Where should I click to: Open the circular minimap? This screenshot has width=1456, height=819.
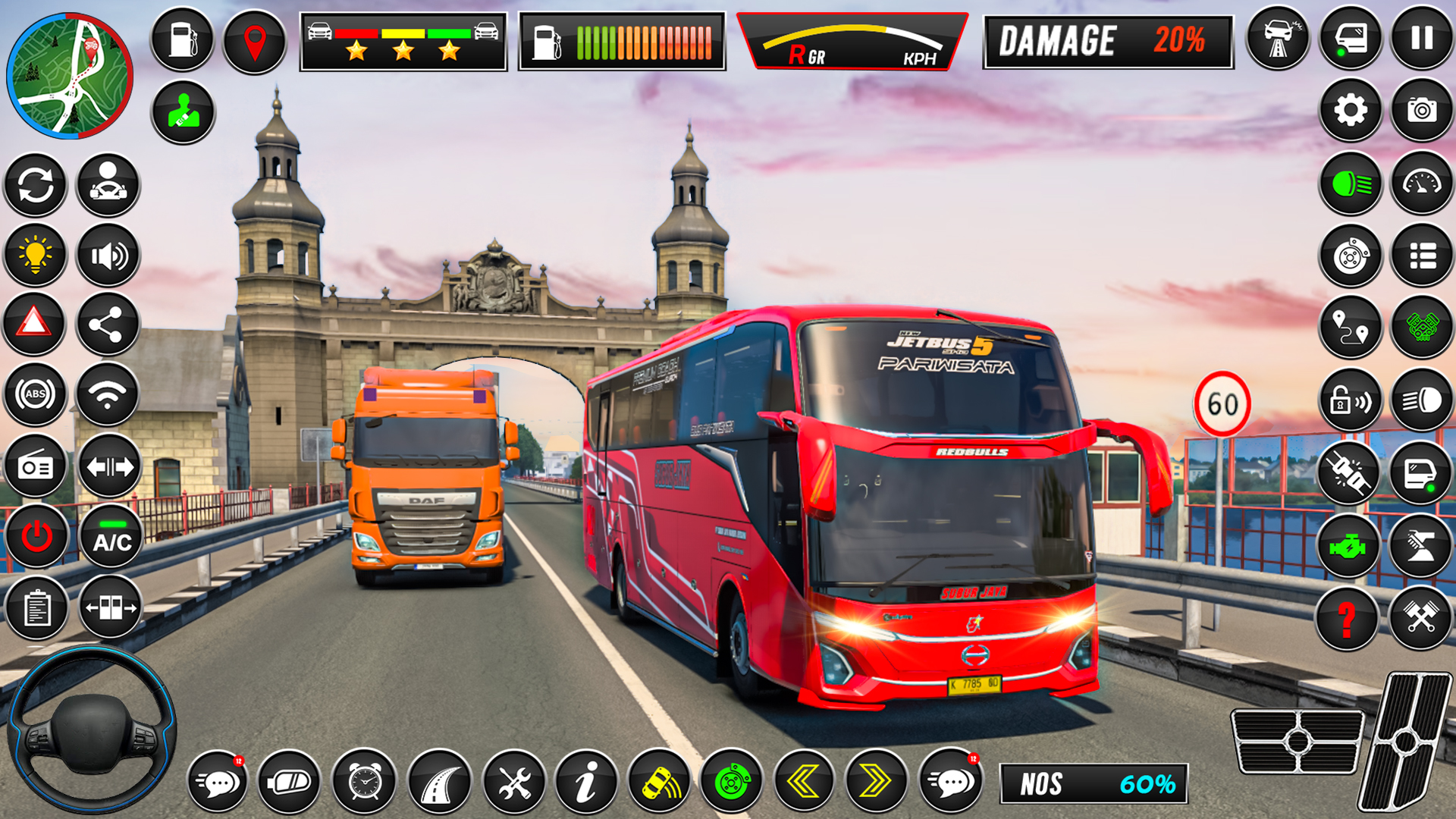click(70, 76)
